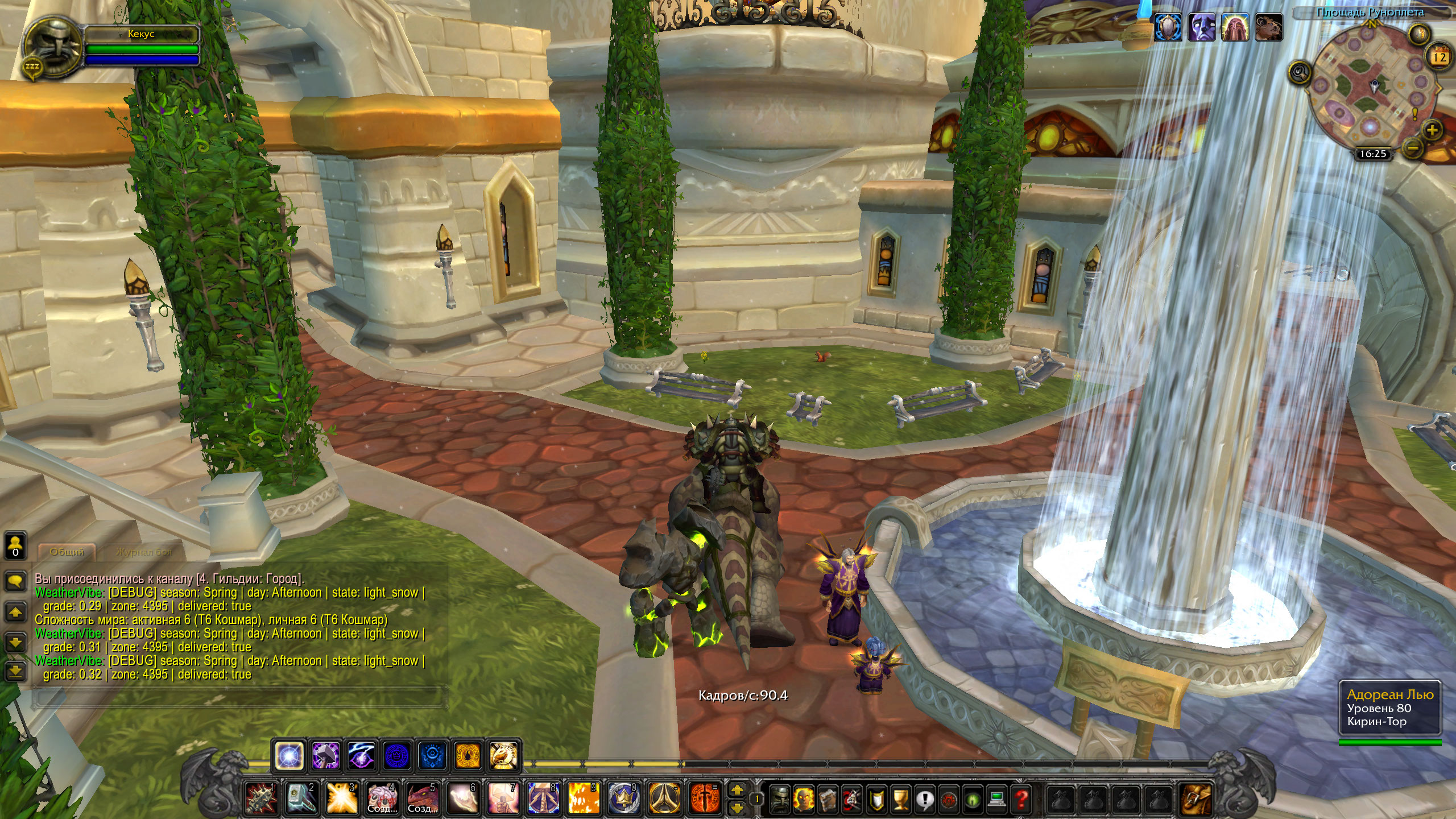Zoom out the minimap with minus
Screen dimensions: 1456x819
[x=1413, y=149]
